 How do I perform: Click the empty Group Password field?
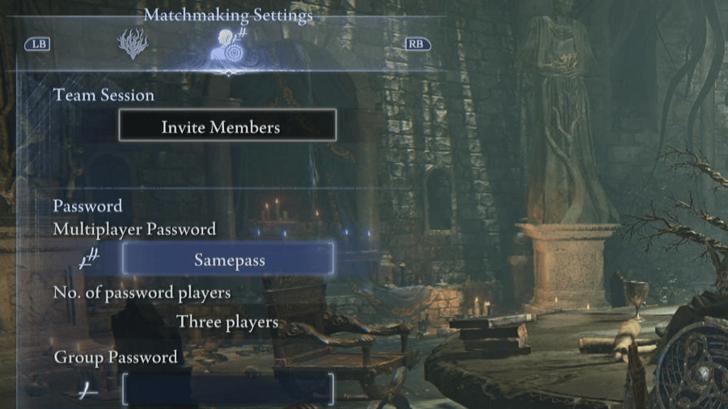(228, 389)
